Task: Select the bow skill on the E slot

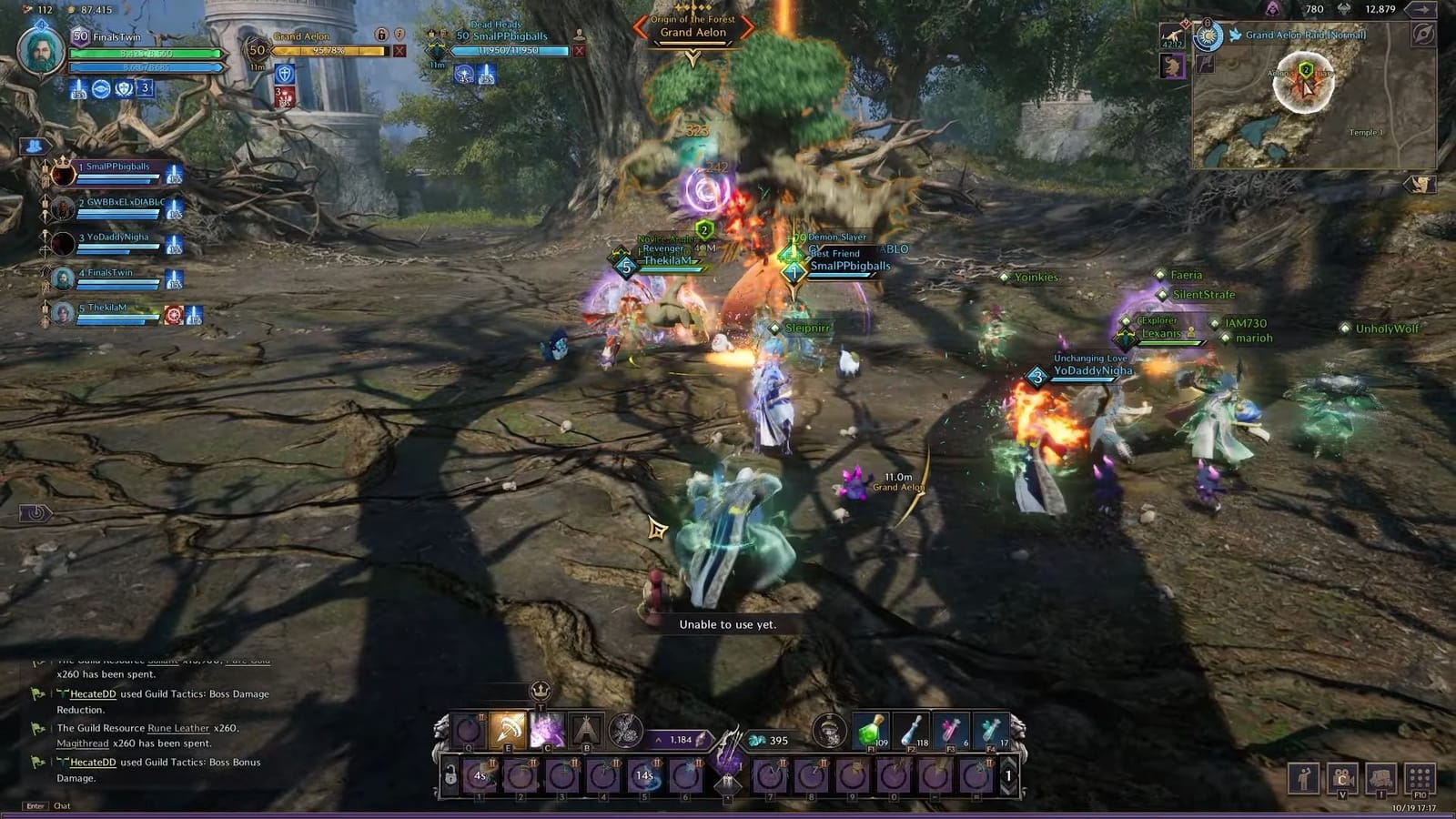Action: 506,733
